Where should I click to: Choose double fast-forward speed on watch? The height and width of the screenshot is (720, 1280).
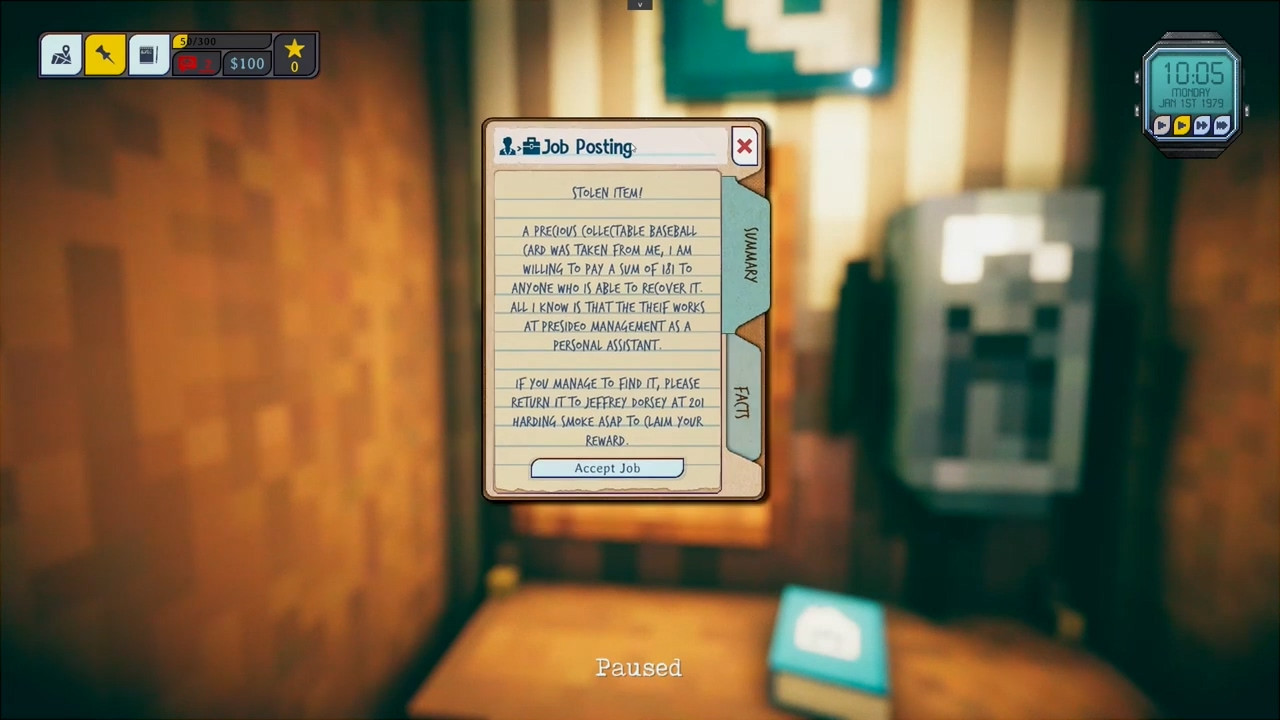pos(1202,125)
